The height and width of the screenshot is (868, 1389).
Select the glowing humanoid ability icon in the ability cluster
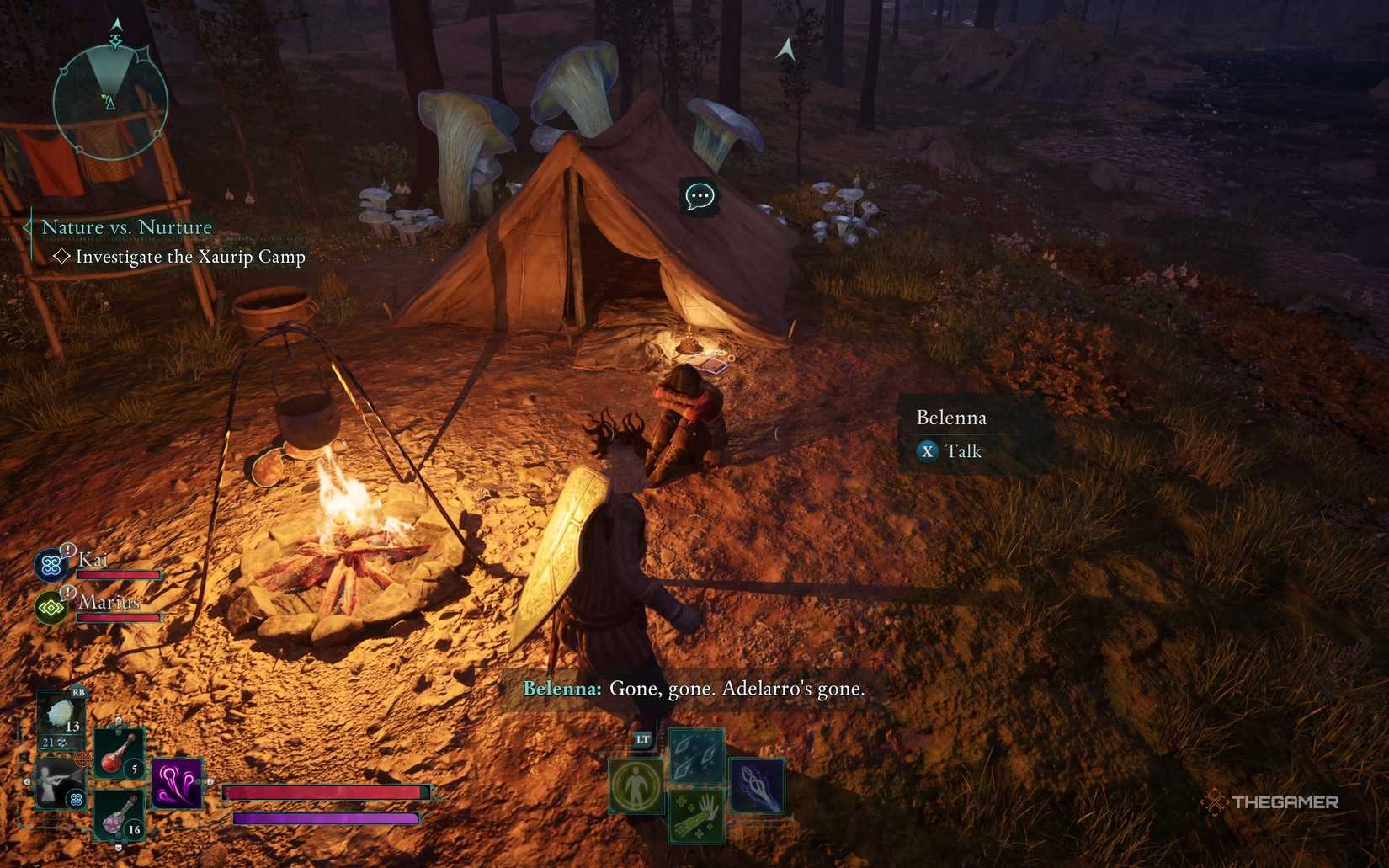tap(635, 785)
